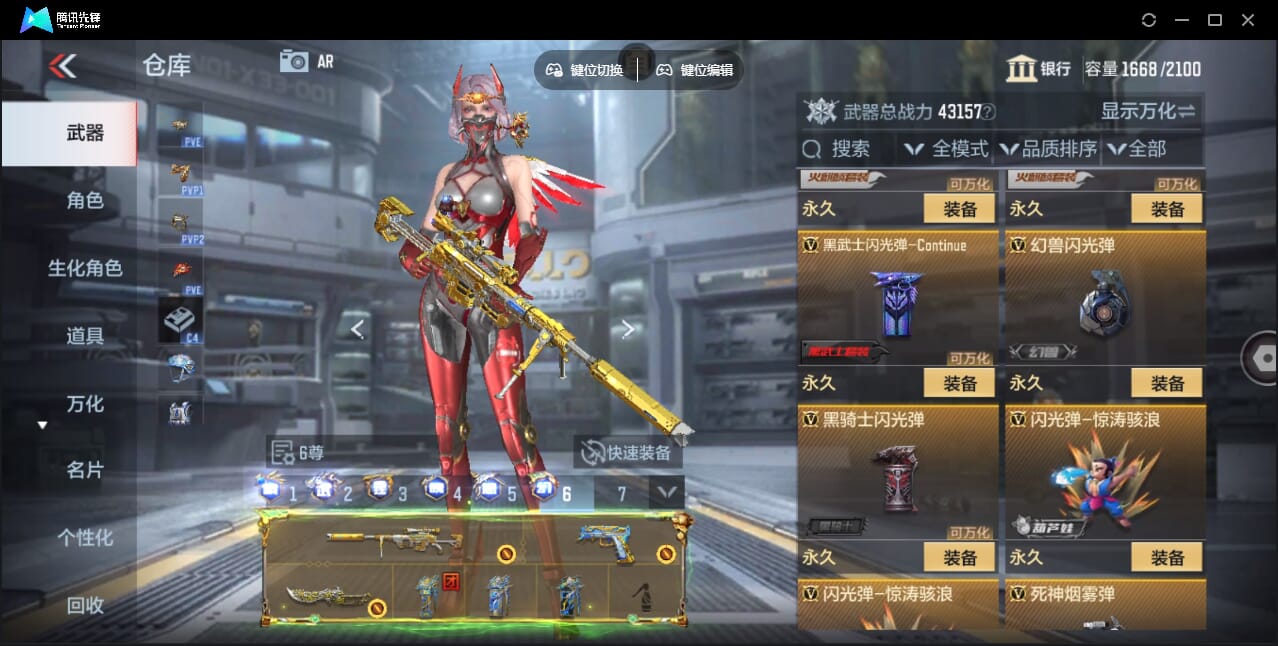
Task: Equip the 幻兽闪光弹 via 装备
Action: [x=1167, y=383]
